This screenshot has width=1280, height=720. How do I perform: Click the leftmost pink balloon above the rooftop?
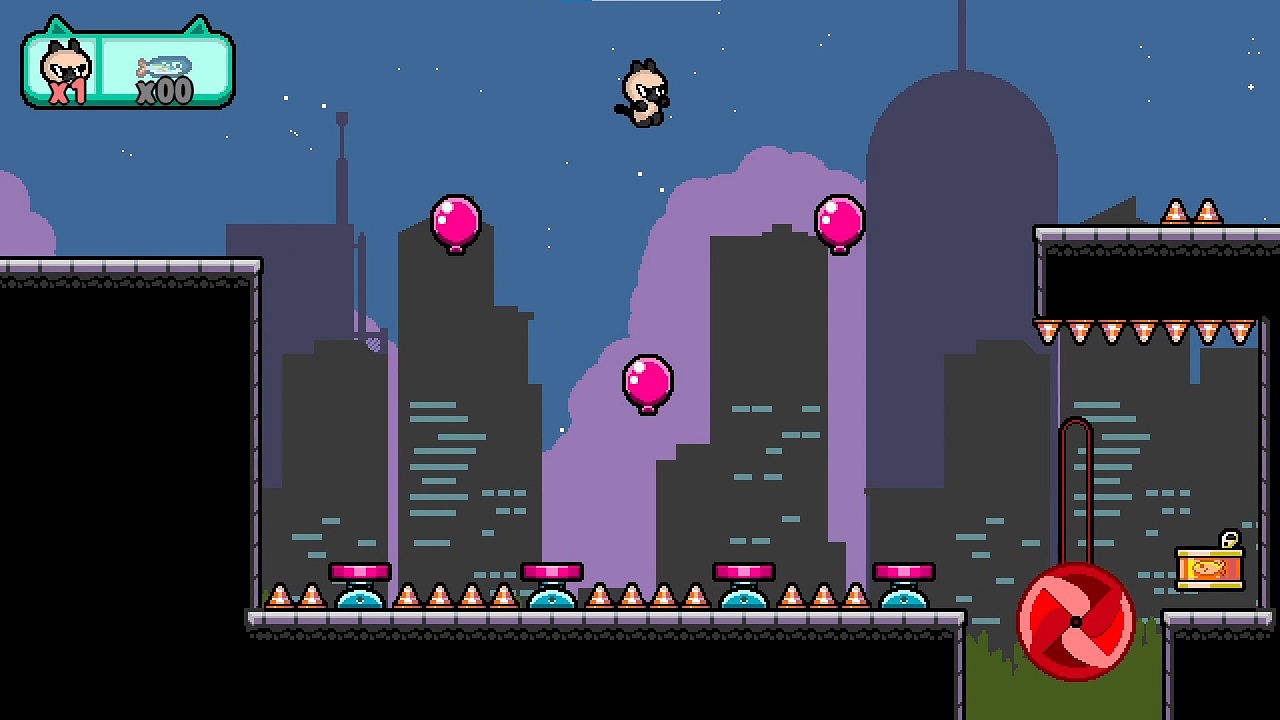point(455,222)
